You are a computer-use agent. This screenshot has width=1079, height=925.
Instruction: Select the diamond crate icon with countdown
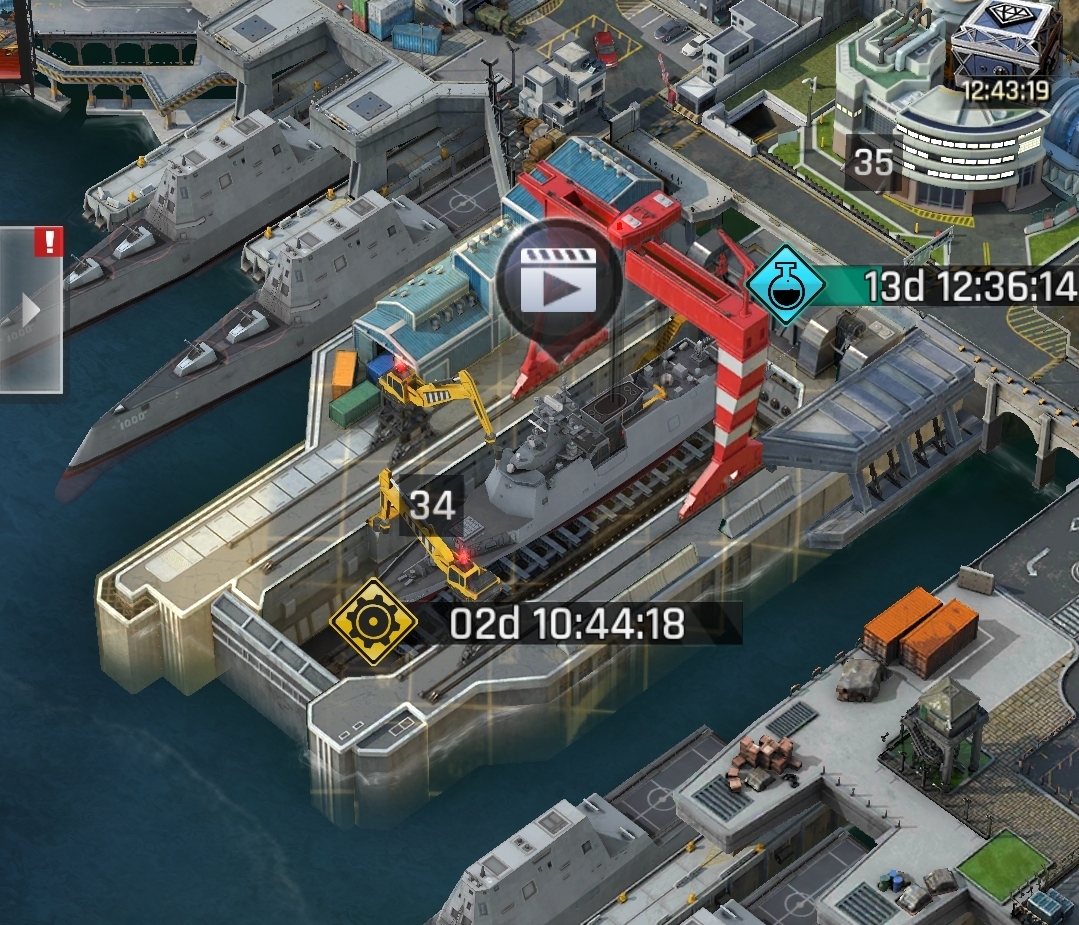click(x=1003, y=45)
